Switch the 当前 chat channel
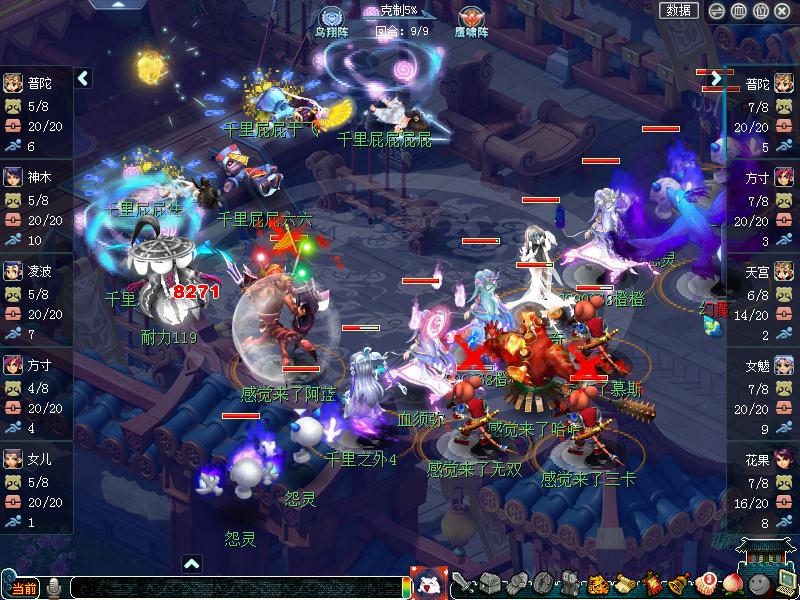Viewport: 800px width, 600px height. (x=22, y=588)
